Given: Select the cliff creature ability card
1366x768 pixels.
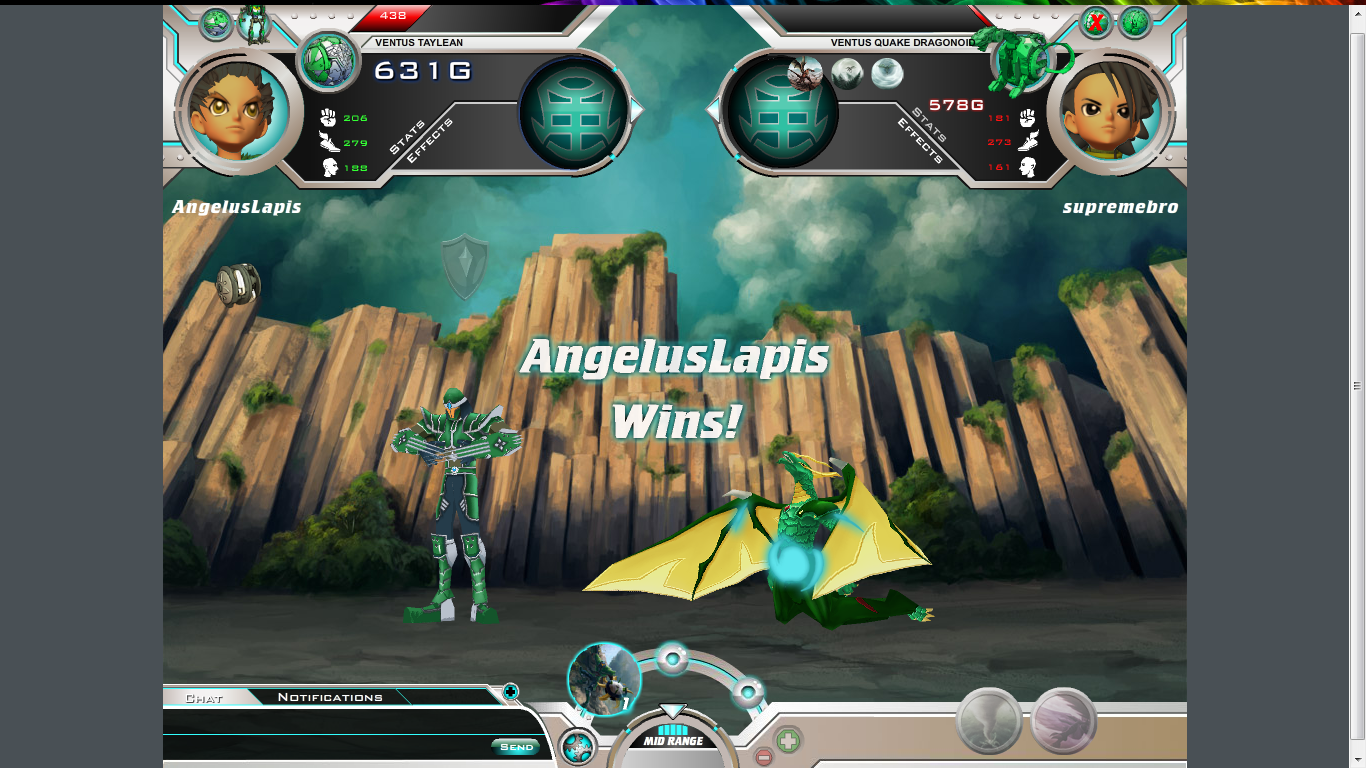Looking at the screenshot, I should click(x=603, y=680).
